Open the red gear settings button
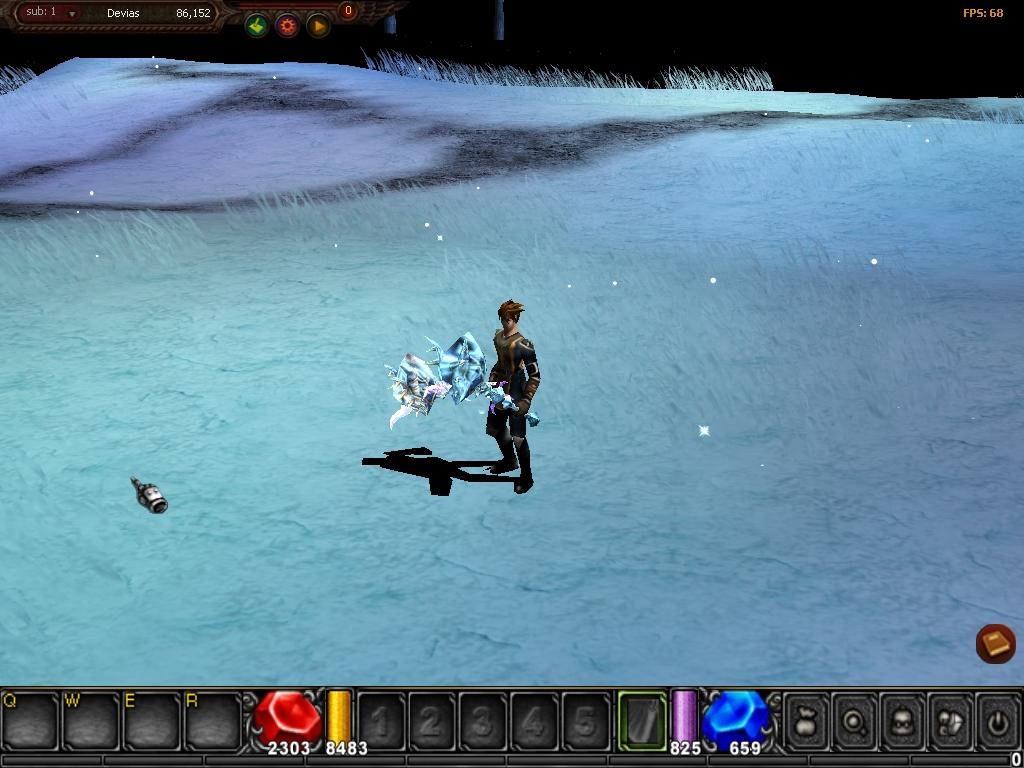Image resolution: width=1024 pixels, height=768 pixels. point(288,26)
